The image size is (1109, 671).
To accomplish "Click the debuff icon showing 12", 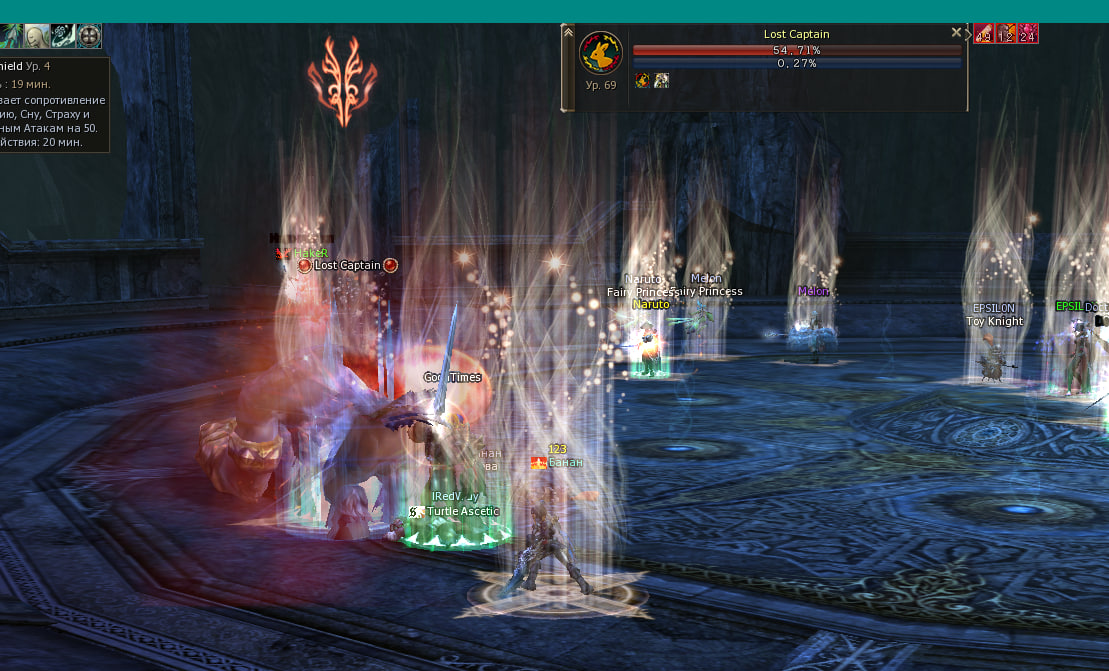I will (1005, 34).
